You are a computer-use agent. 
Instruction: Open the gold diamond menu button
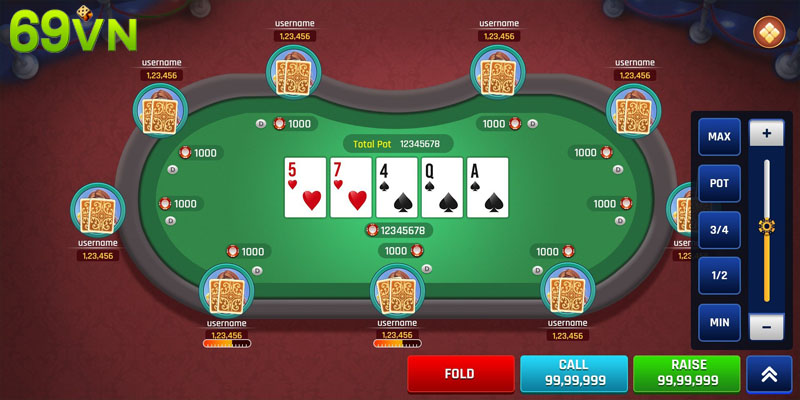770,31
